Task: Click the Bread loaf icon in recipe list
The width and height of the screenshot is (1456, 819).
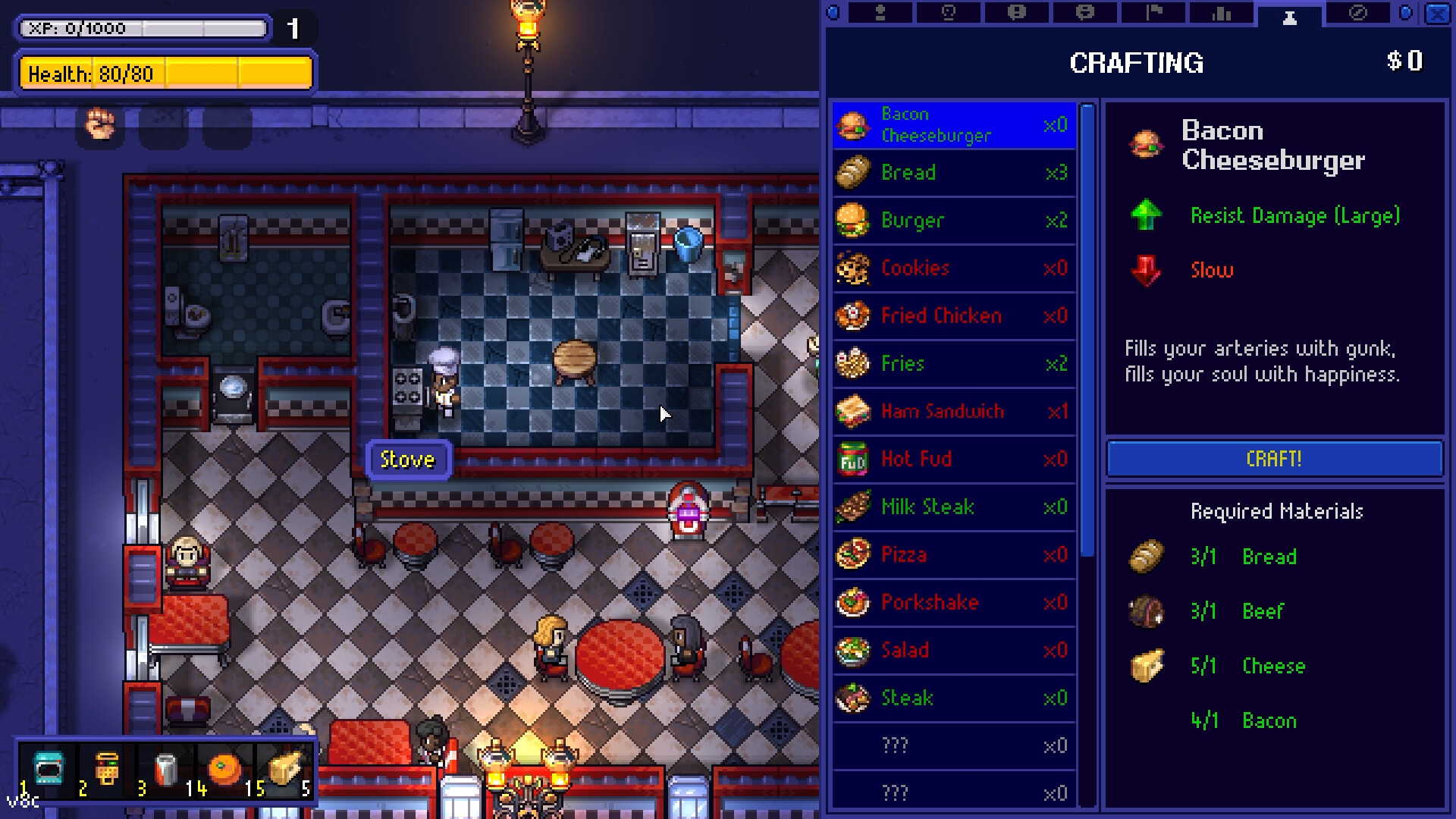Action: pyautogui.click(x=854, y=173)
